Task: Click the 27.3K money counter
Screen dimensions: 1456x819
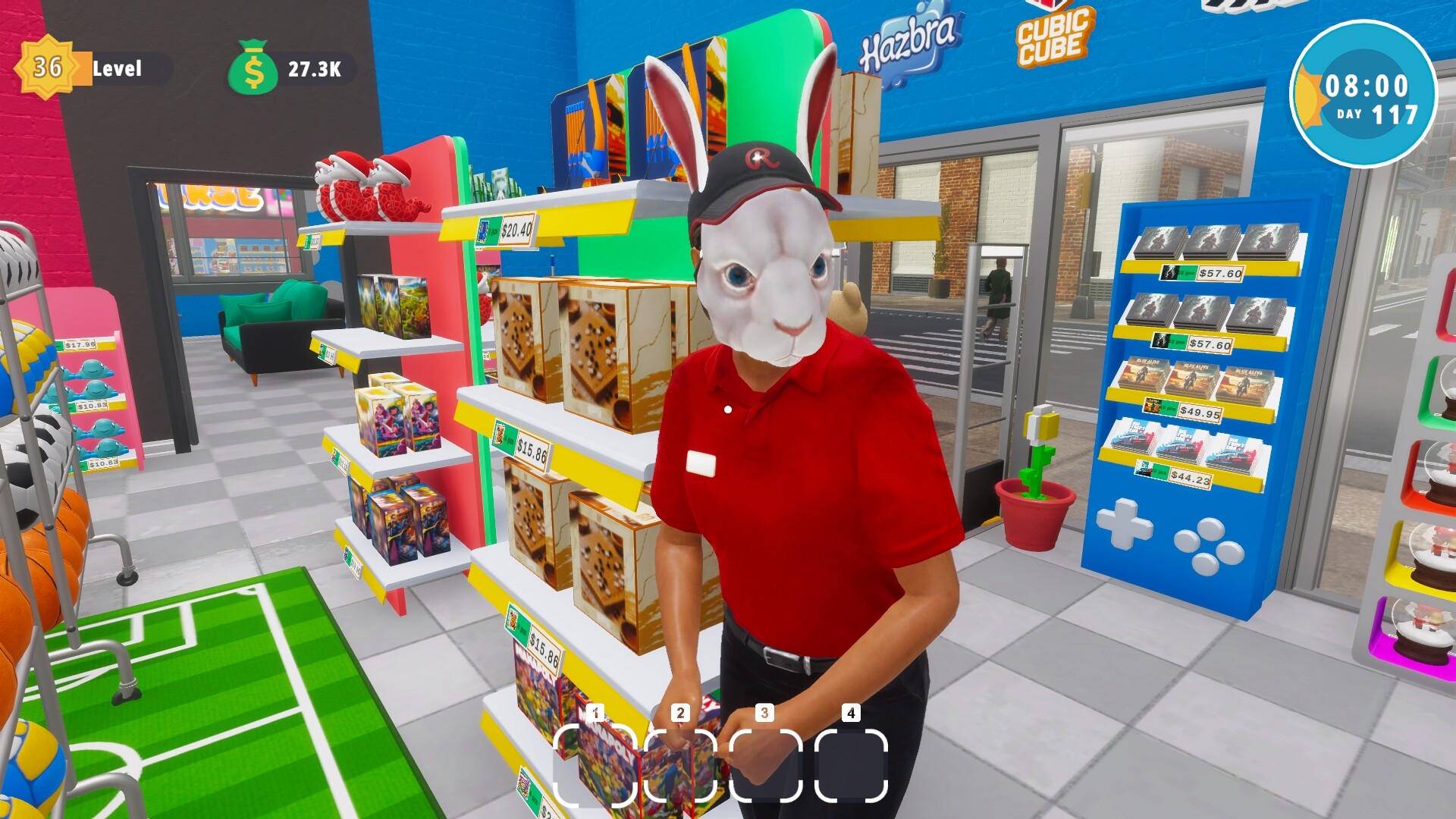Action: (x=313, y=70)
